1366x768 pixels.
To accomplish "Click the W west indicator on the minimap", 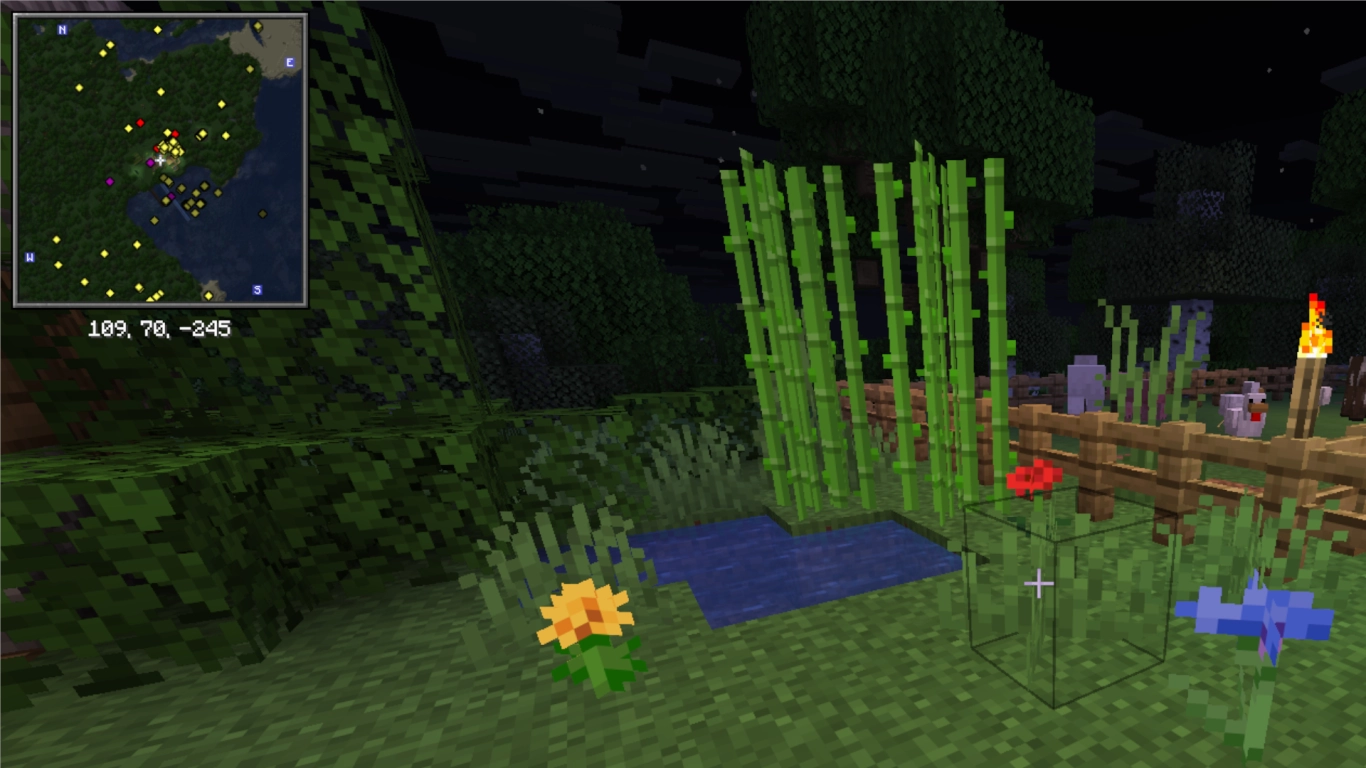I will pos(27,256).
